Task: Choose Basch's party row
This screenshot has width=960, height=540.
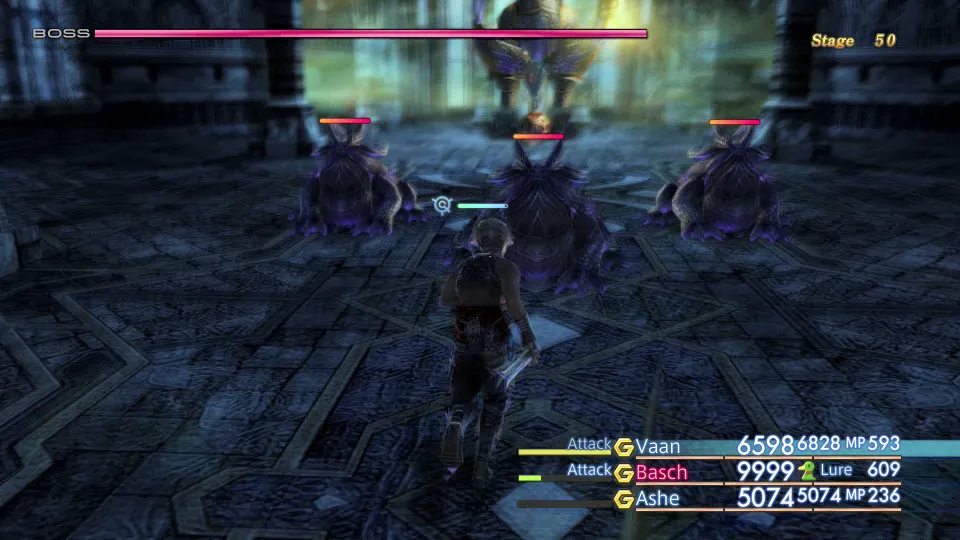Action: click(661, 472)
